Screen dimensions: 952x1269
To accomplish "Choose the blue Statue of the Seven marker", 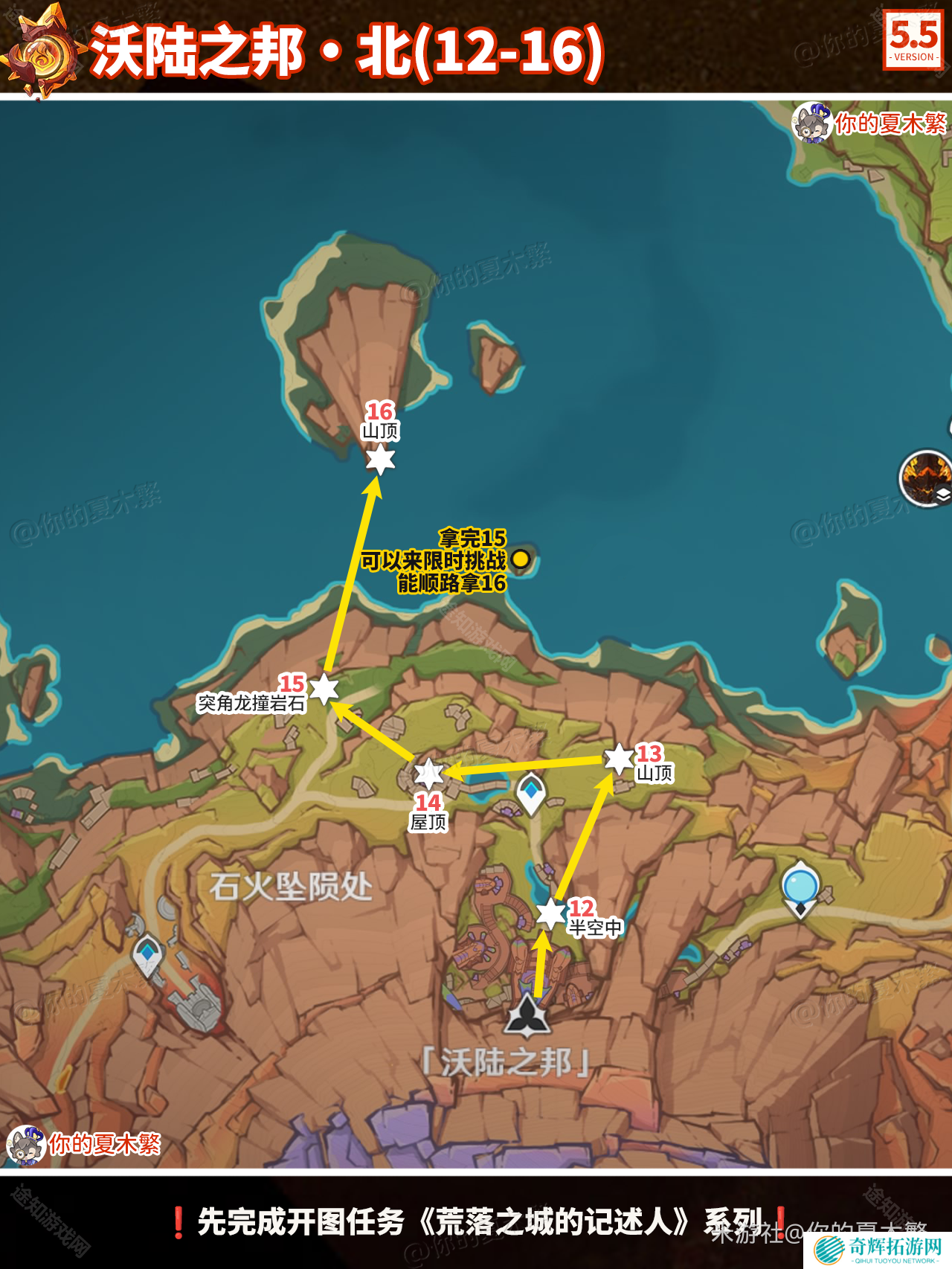I will click(x=800, y=888).
